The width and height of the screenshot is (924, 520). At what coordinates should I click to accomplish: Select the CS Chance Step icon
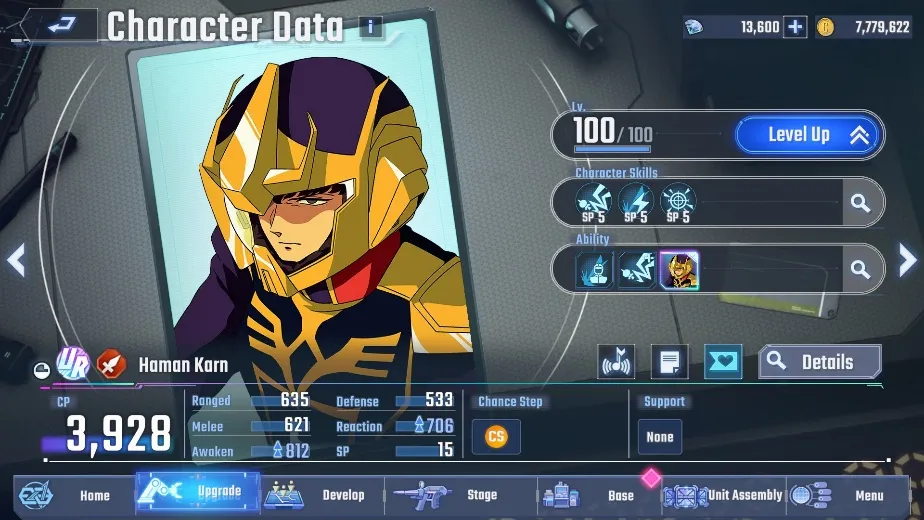[x=496, y=436]
